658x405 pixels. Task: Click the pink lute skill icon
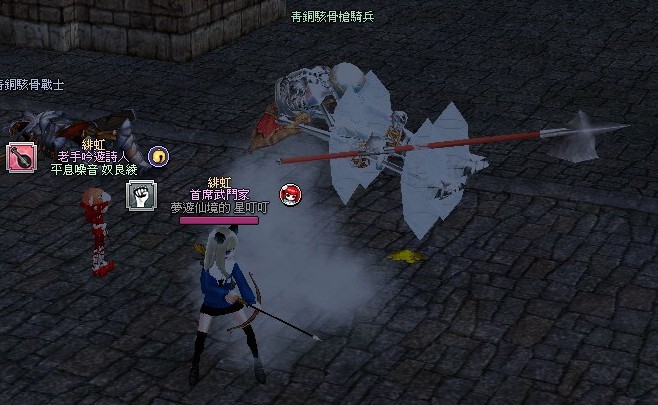[20, 158]
